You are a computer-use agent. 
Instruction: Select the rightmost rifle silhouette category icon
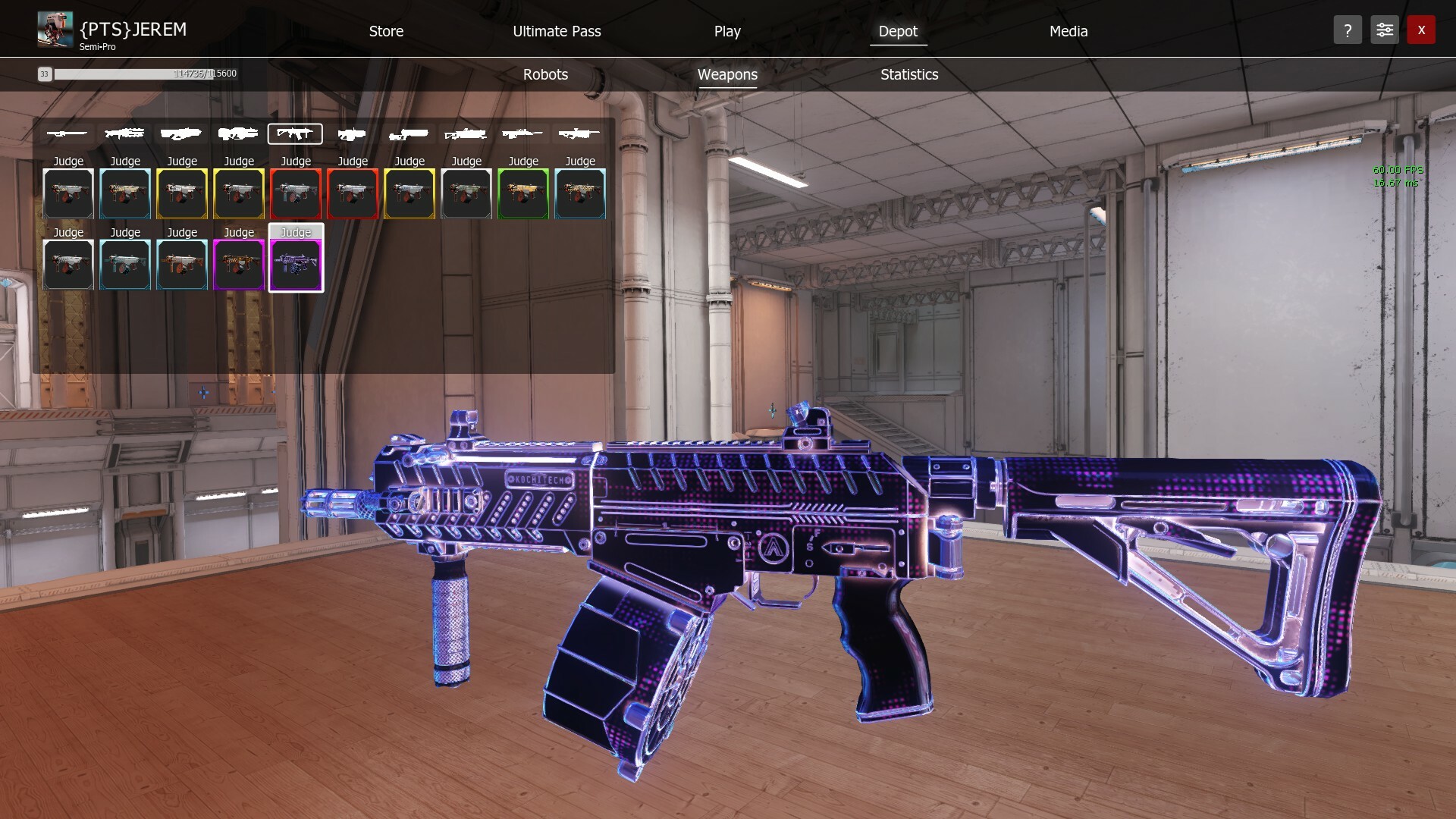pyautogui.click(x=580, y=133)
